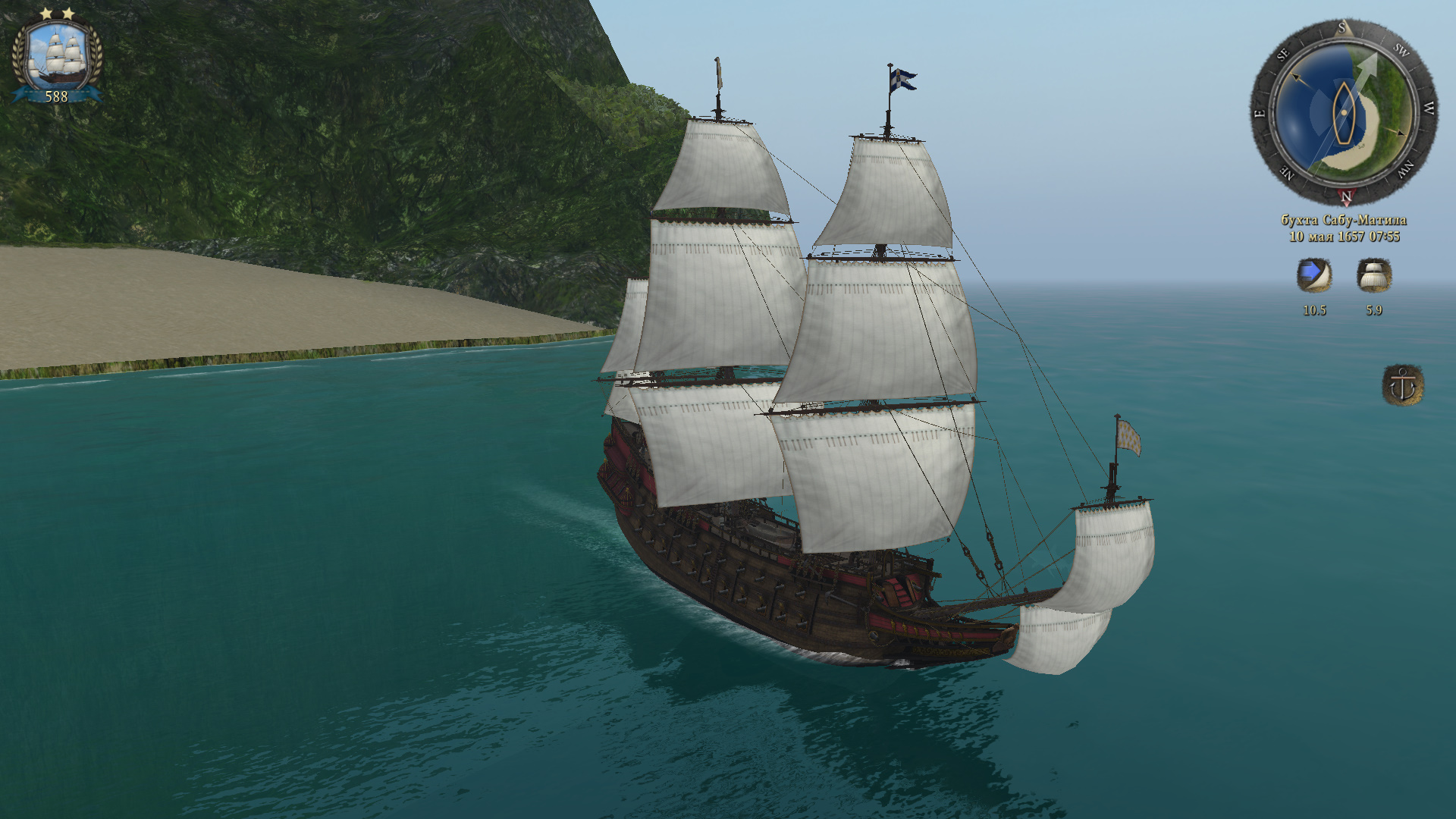1456x819 pixels.
Task: Click the compass minimap
Action: (x=1343, y=112)
